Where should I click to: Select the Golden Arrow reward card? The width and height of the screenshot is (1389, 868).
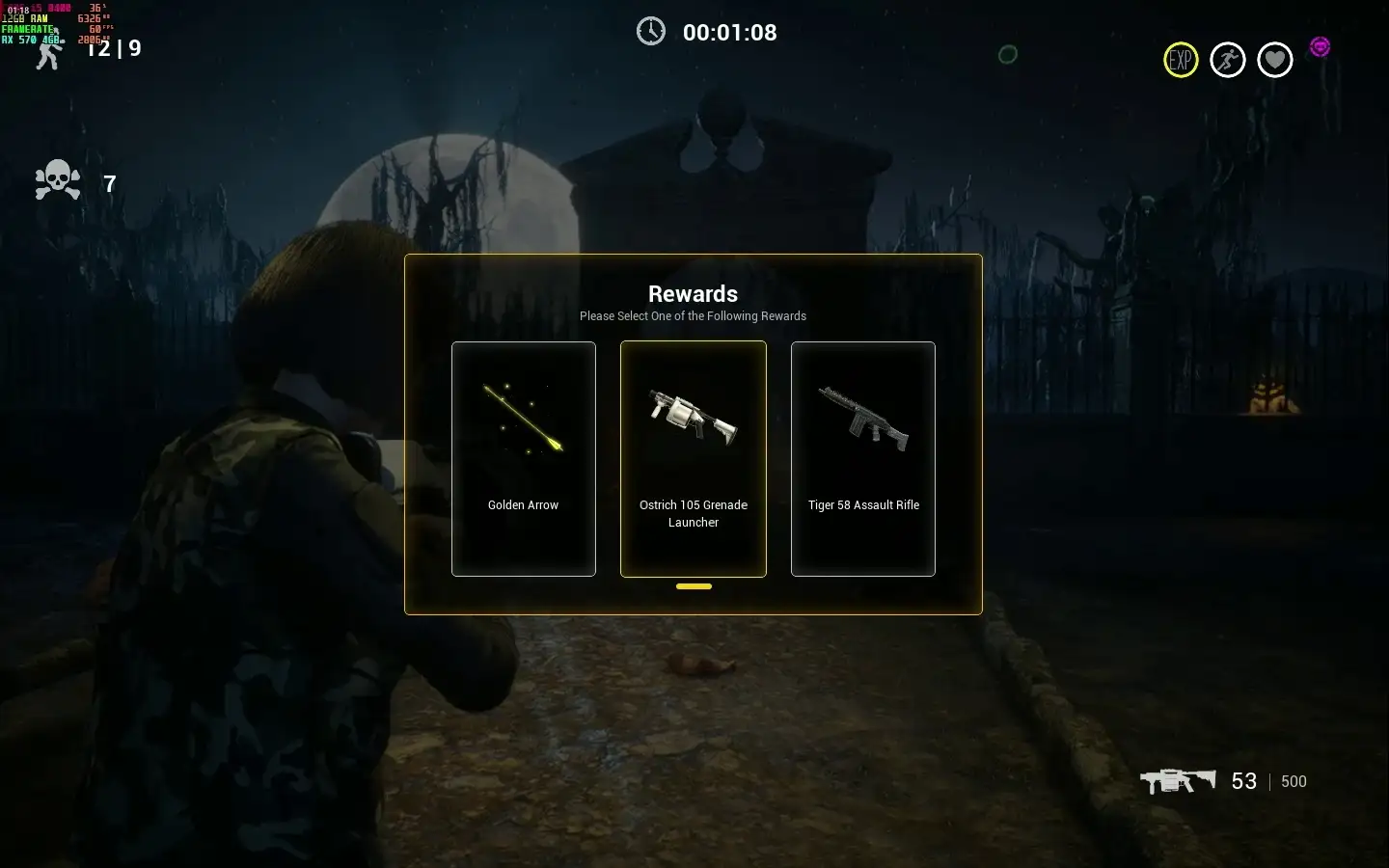(x=523, y=458)
